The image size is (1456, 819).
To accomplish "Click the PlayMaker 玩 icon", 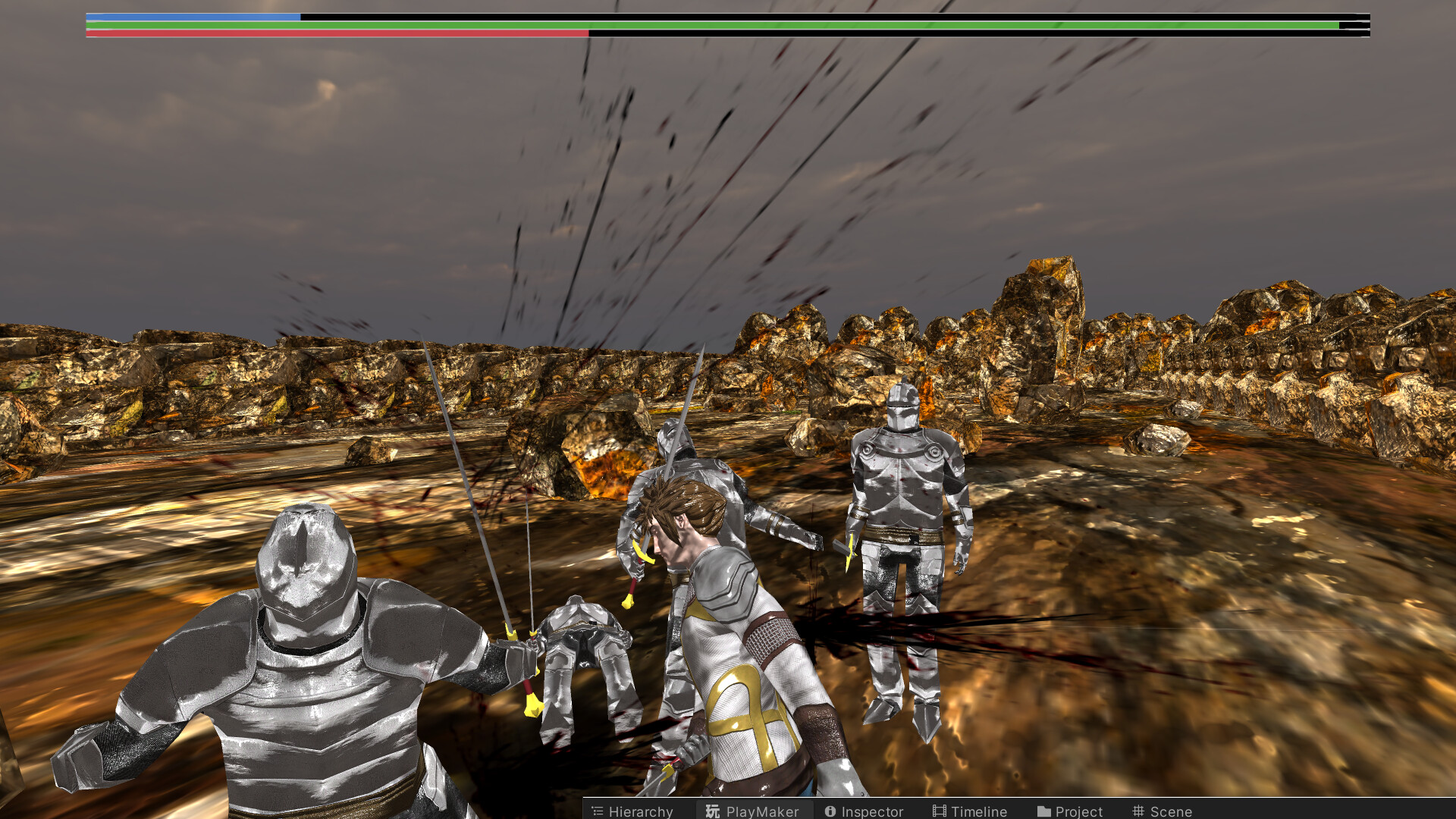I will (x=711, y=811).
